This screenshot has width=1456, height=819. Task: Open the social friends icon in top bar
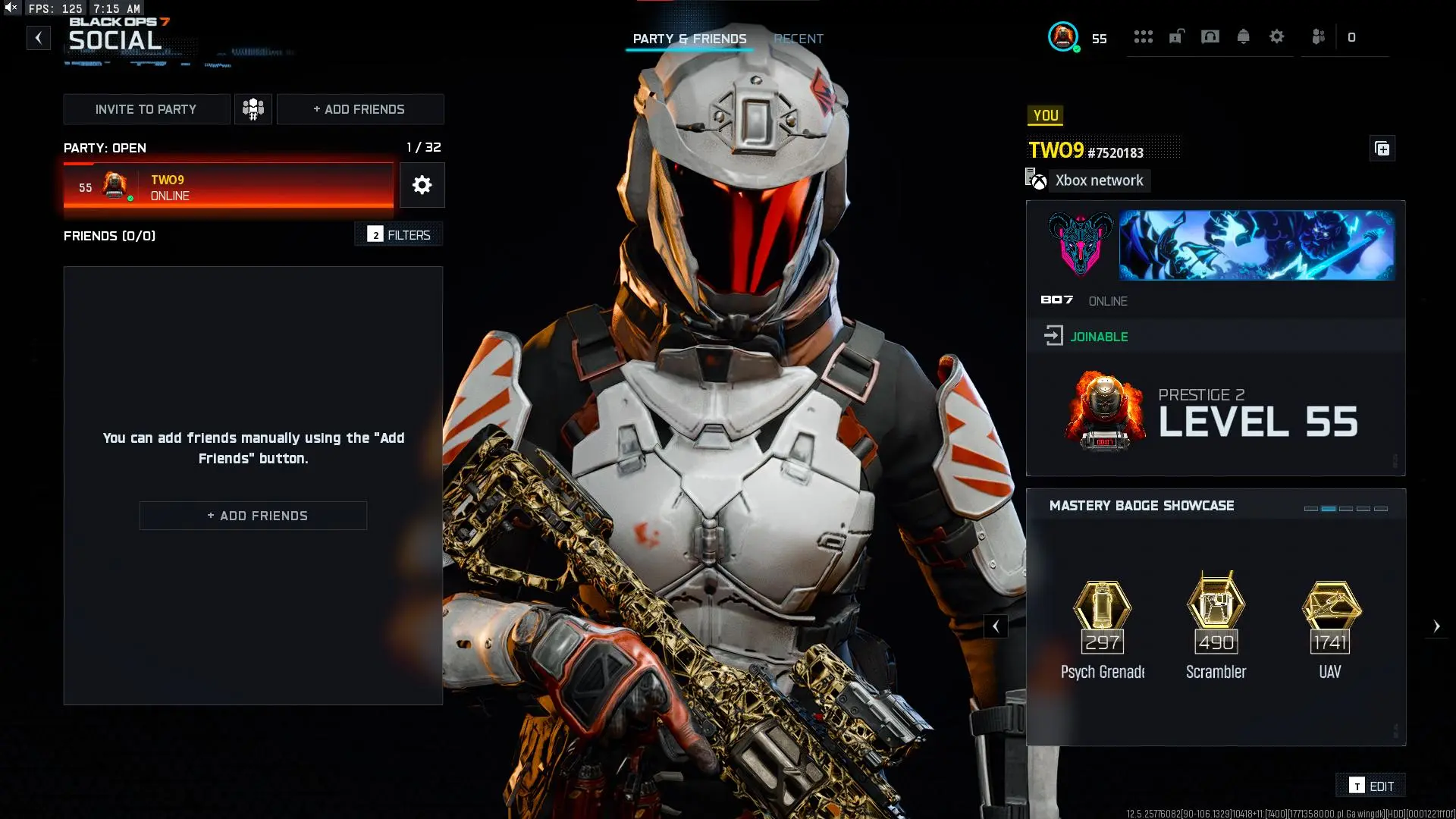click(1319, 36)
